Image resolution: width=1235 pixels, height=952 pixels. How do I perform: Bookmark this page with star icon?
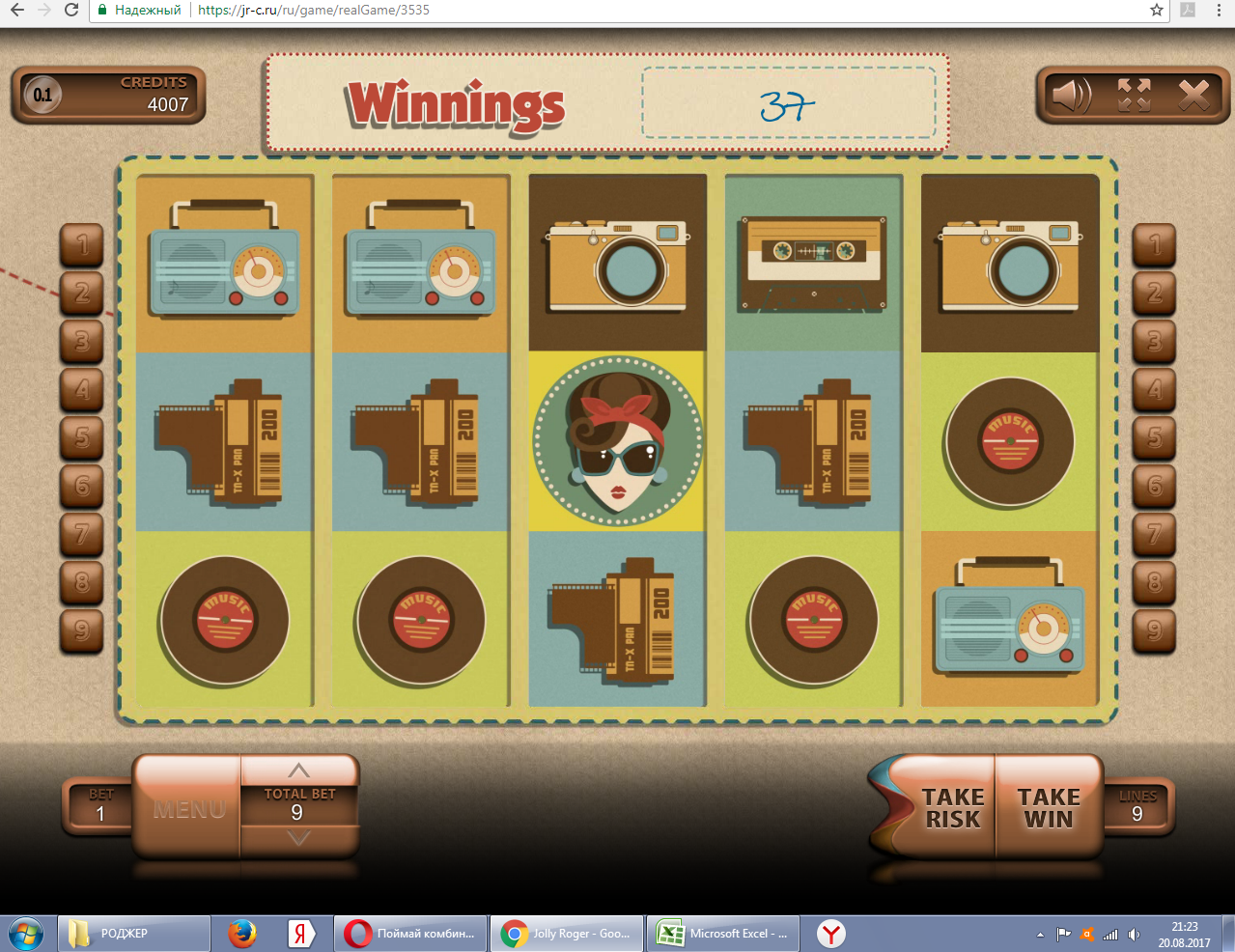[x=1157, y=10]
